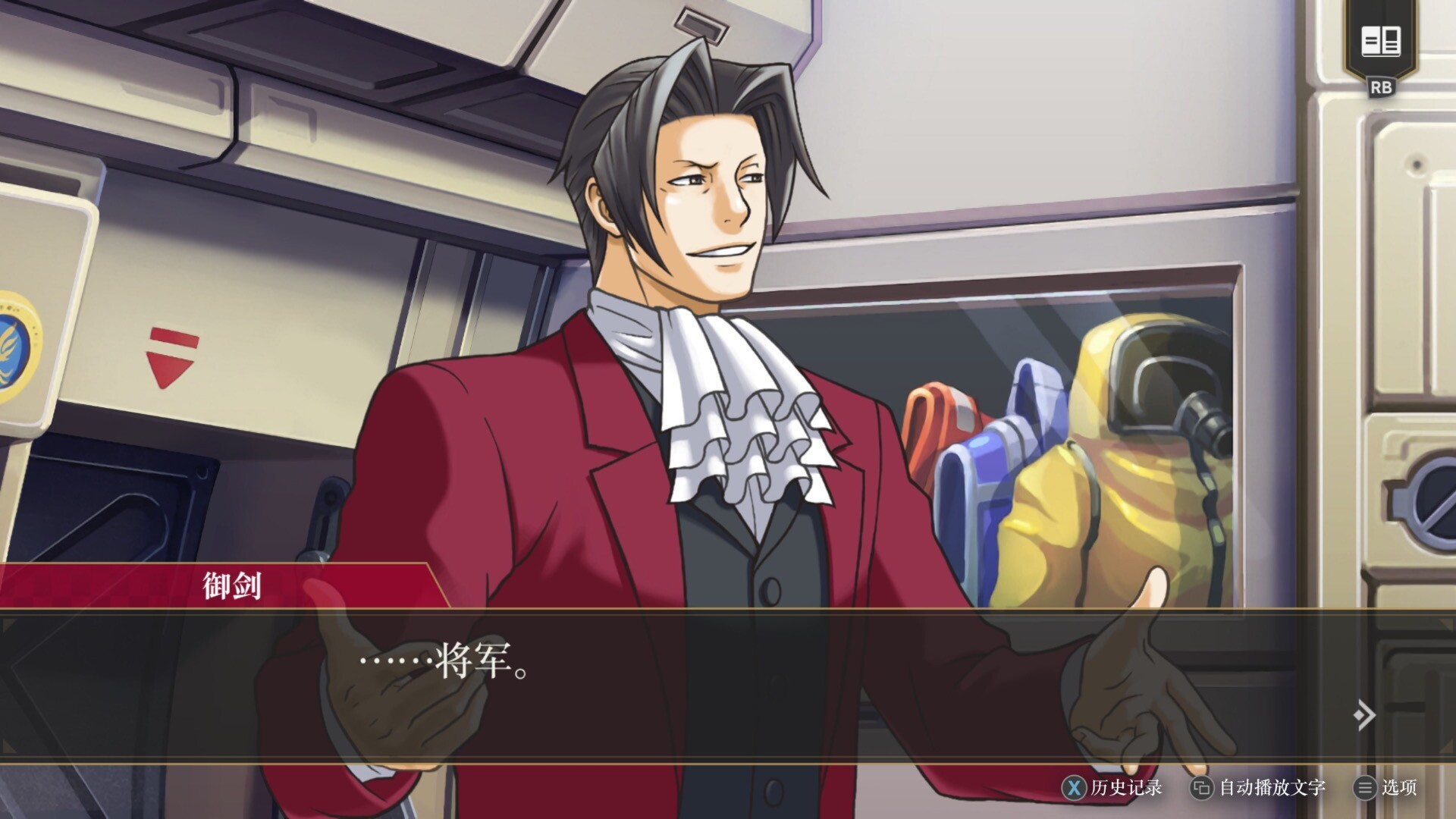This screenshot has width=1456, height=819.
Task: Open the 历史记录 history log
Action: pos(1113,788)
